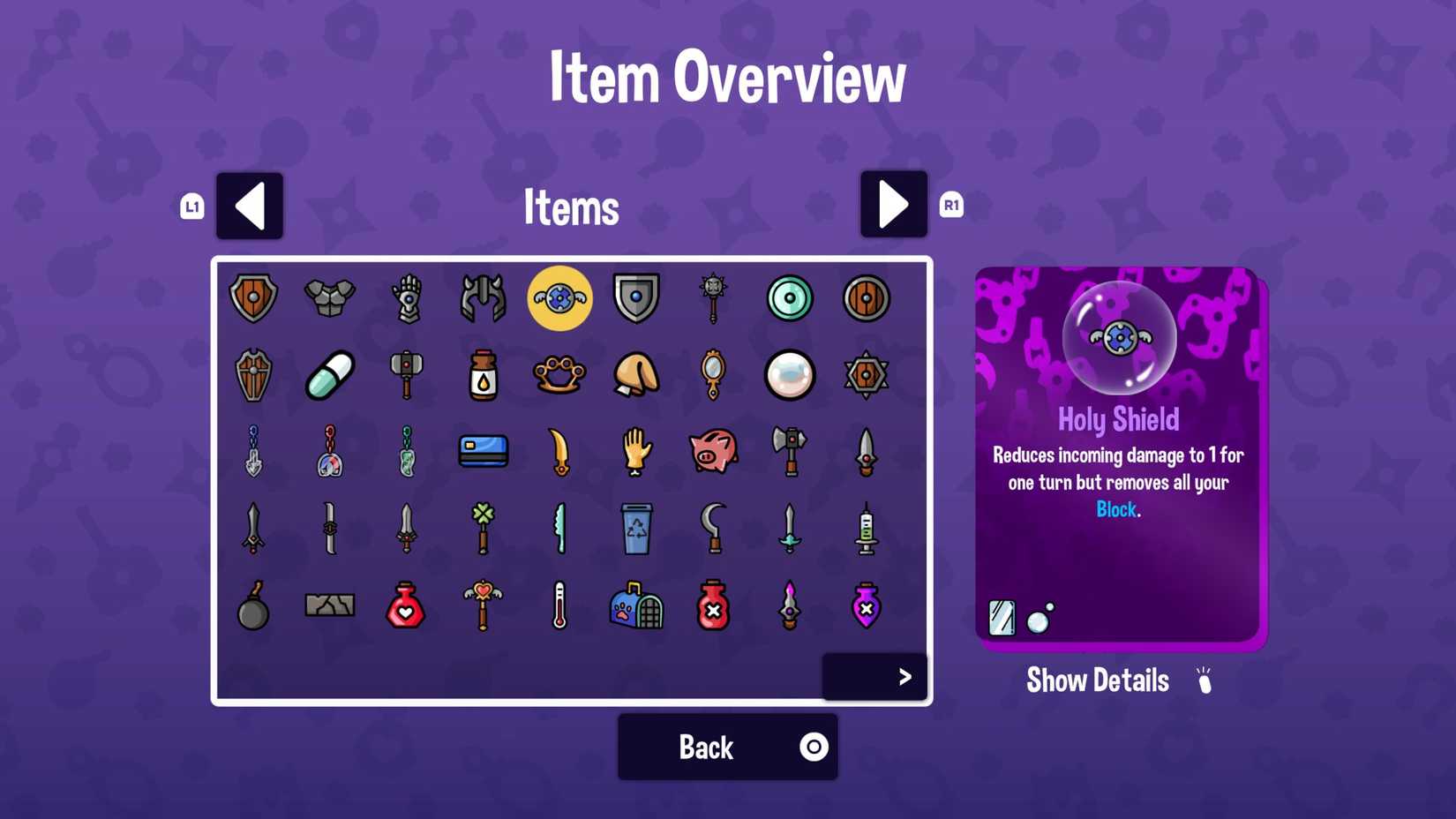Click Show Details for Holy Shield
The image size is (1456, 819).
coord(1097,680)
